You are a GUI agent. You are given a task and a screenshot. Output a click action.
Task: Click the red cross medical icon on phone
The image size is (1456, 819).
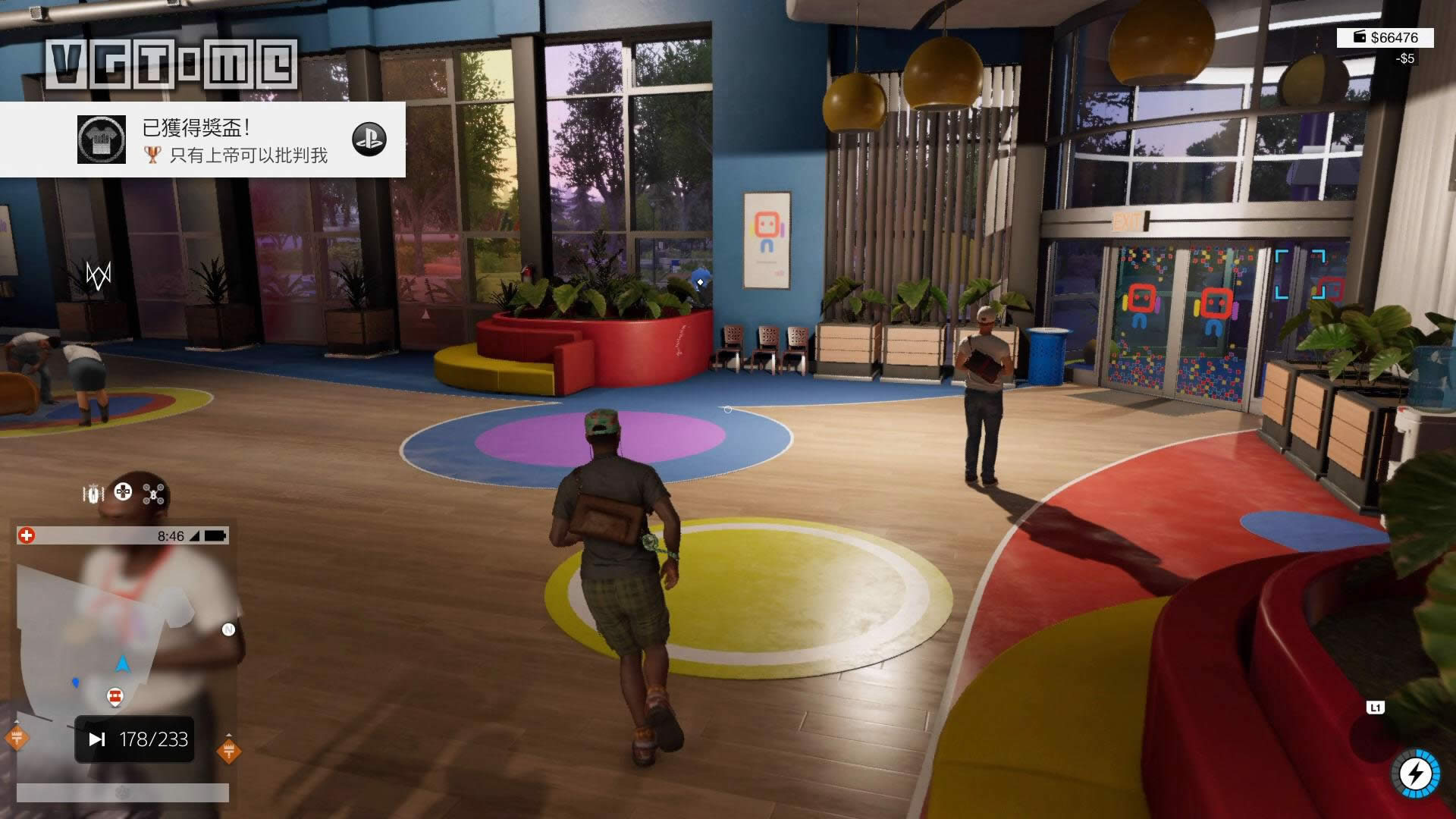pyautogui.click(x=27, y=536)
